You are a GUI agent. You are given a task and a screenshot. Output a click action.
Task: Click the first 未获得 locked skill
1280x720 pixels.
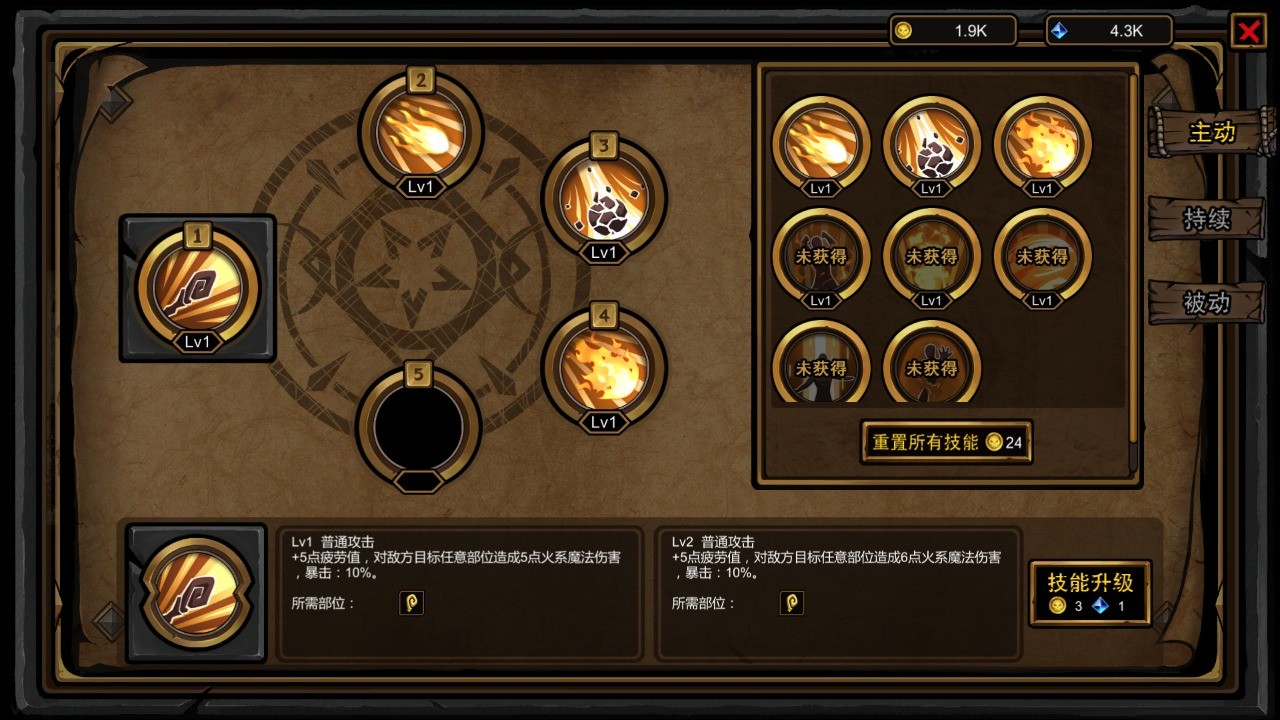tap(821, 258)
